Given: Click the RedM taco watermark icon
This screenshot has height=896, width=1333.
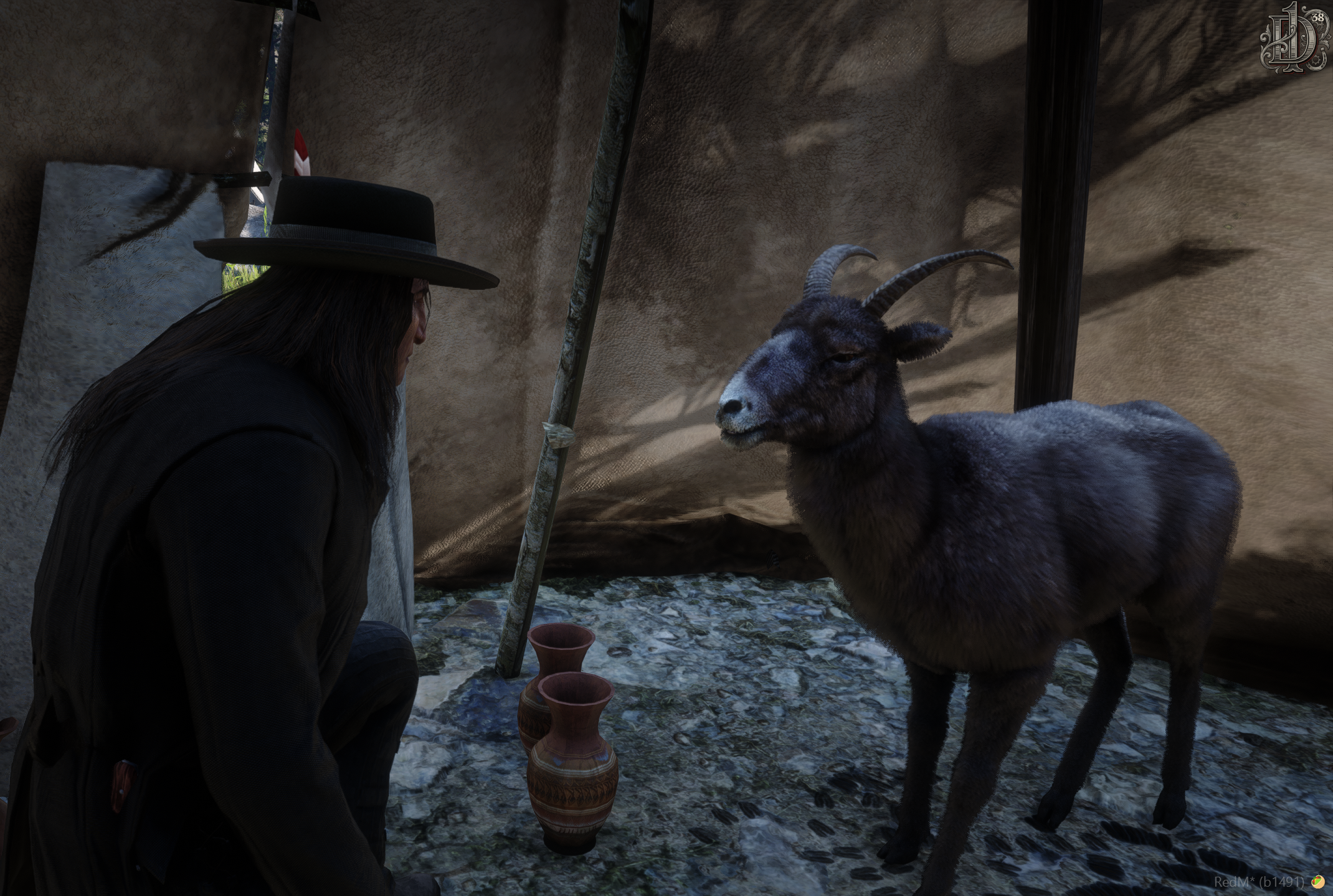Looking at the screenshot, I should (x=1317, y=882).
